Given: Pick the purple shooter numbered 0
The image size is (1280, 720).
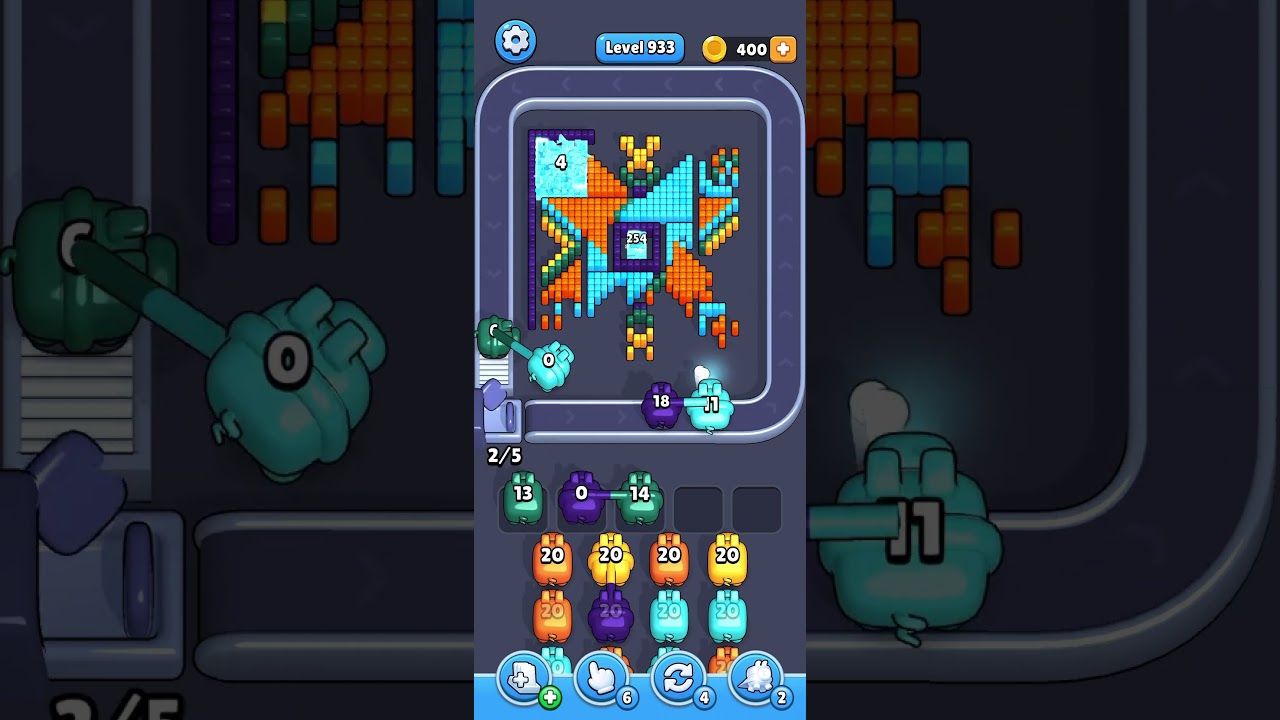Looking at the screenshot, I should (581, 499).
